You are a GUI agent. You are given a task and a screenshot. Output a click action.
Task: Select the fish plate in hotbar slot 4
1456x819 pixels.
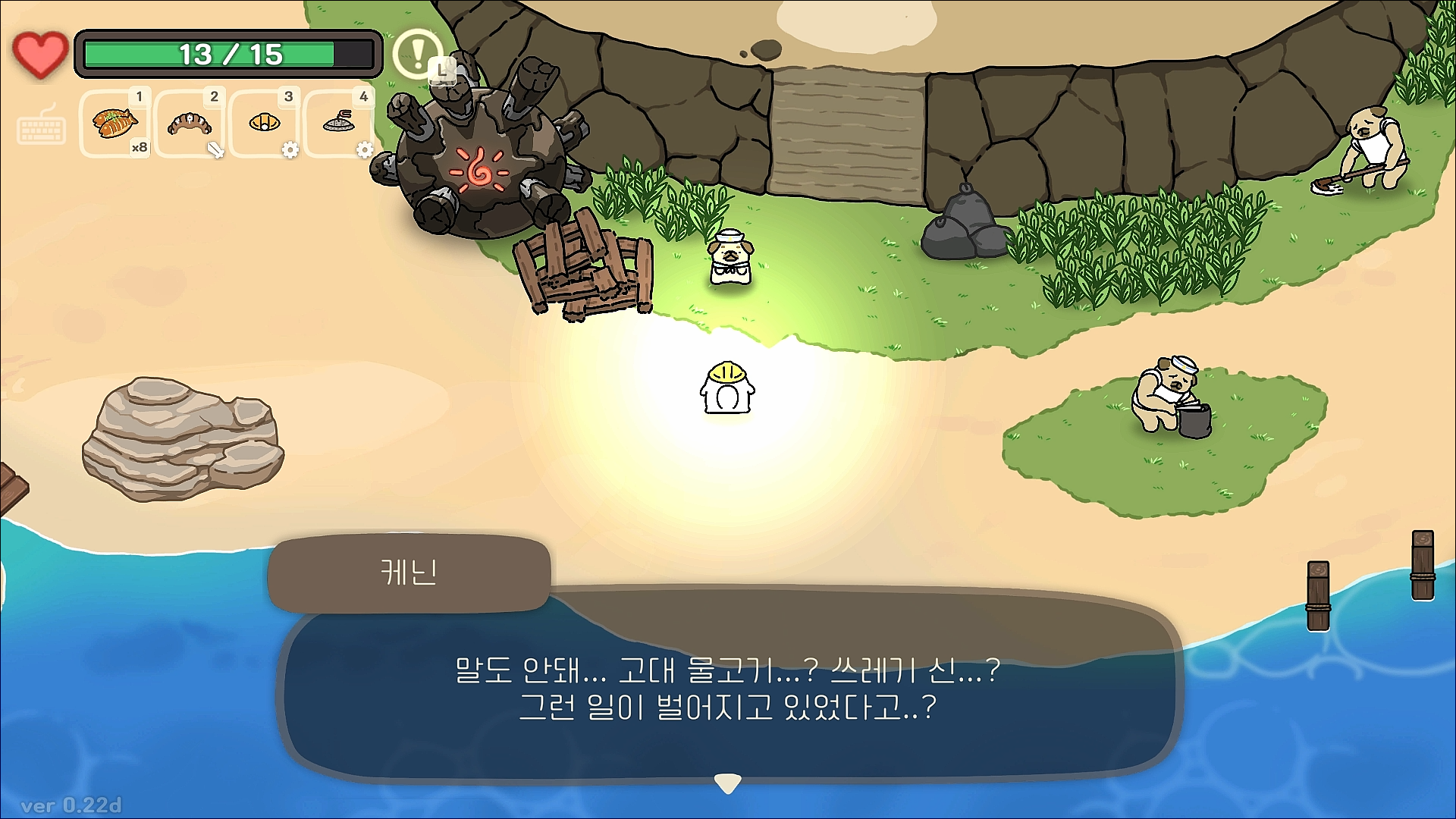point(338,124)
